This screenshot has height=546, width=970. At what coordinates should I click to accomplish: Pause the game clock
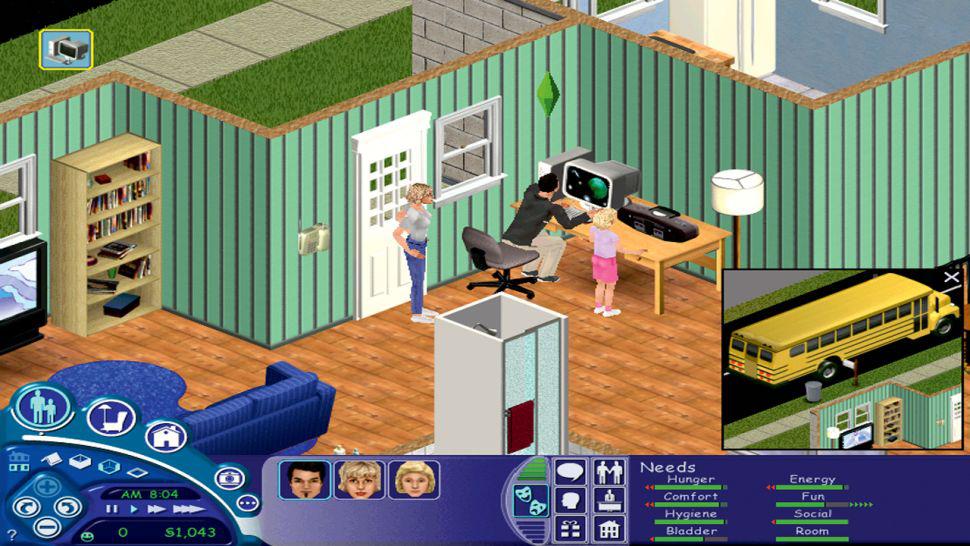[112, 509]
